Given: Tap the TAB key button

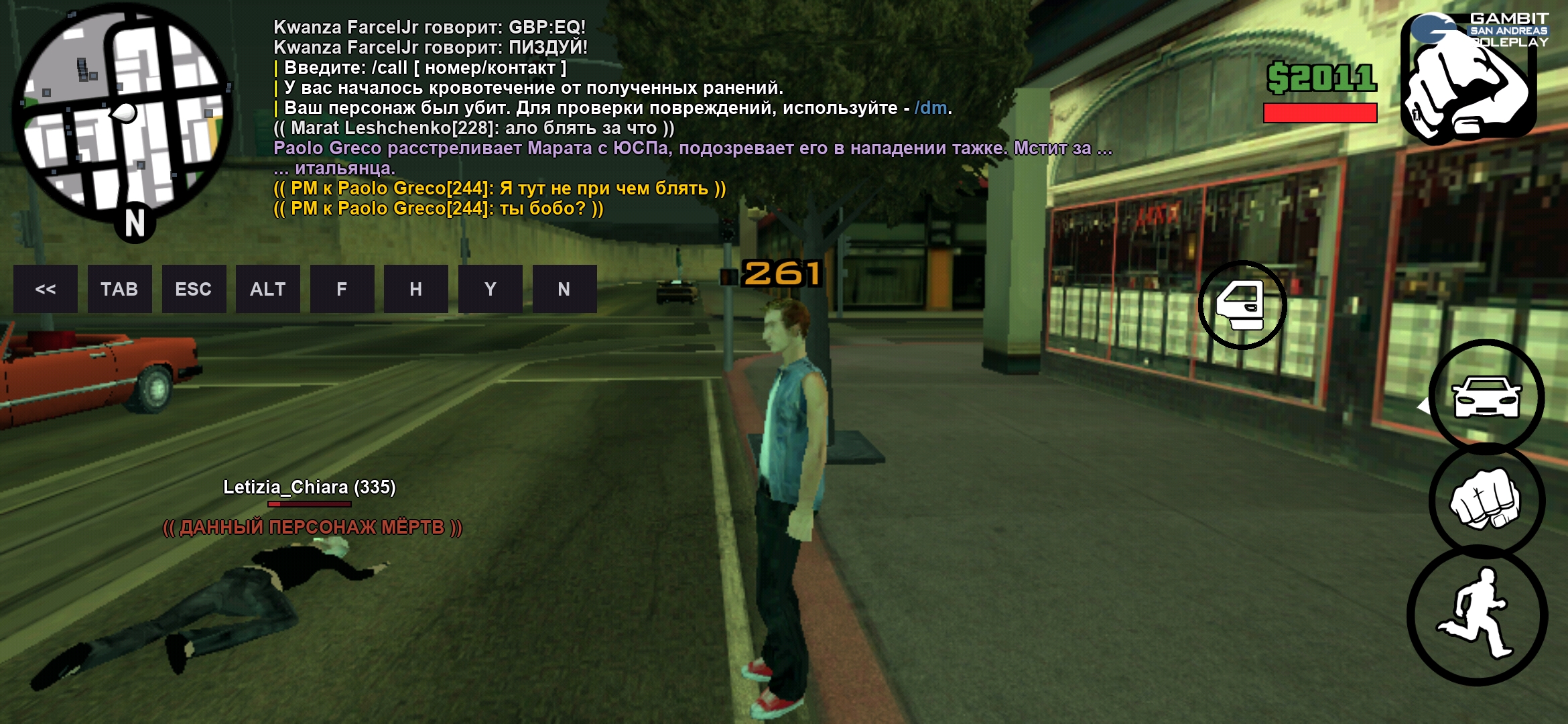Looking at the screenshot, I should click(x=119, y=289).
